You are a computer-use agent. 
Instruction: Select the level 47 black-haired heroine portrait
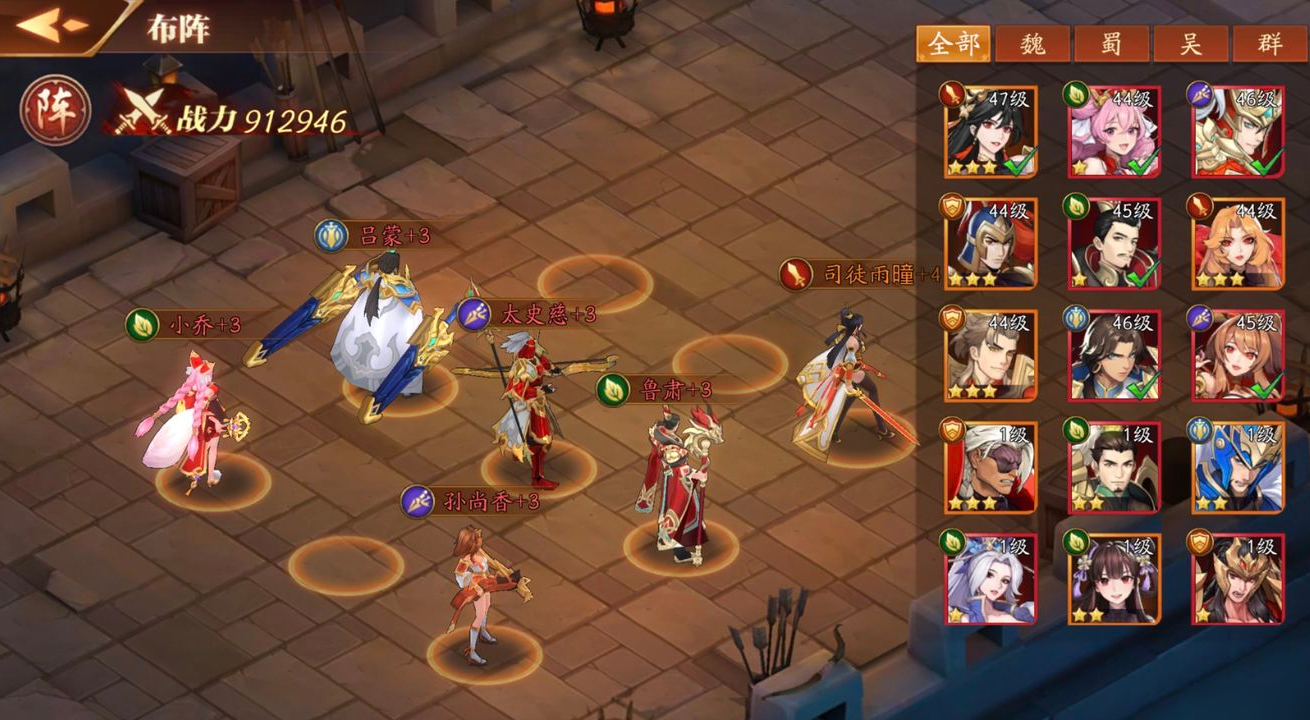990,132
